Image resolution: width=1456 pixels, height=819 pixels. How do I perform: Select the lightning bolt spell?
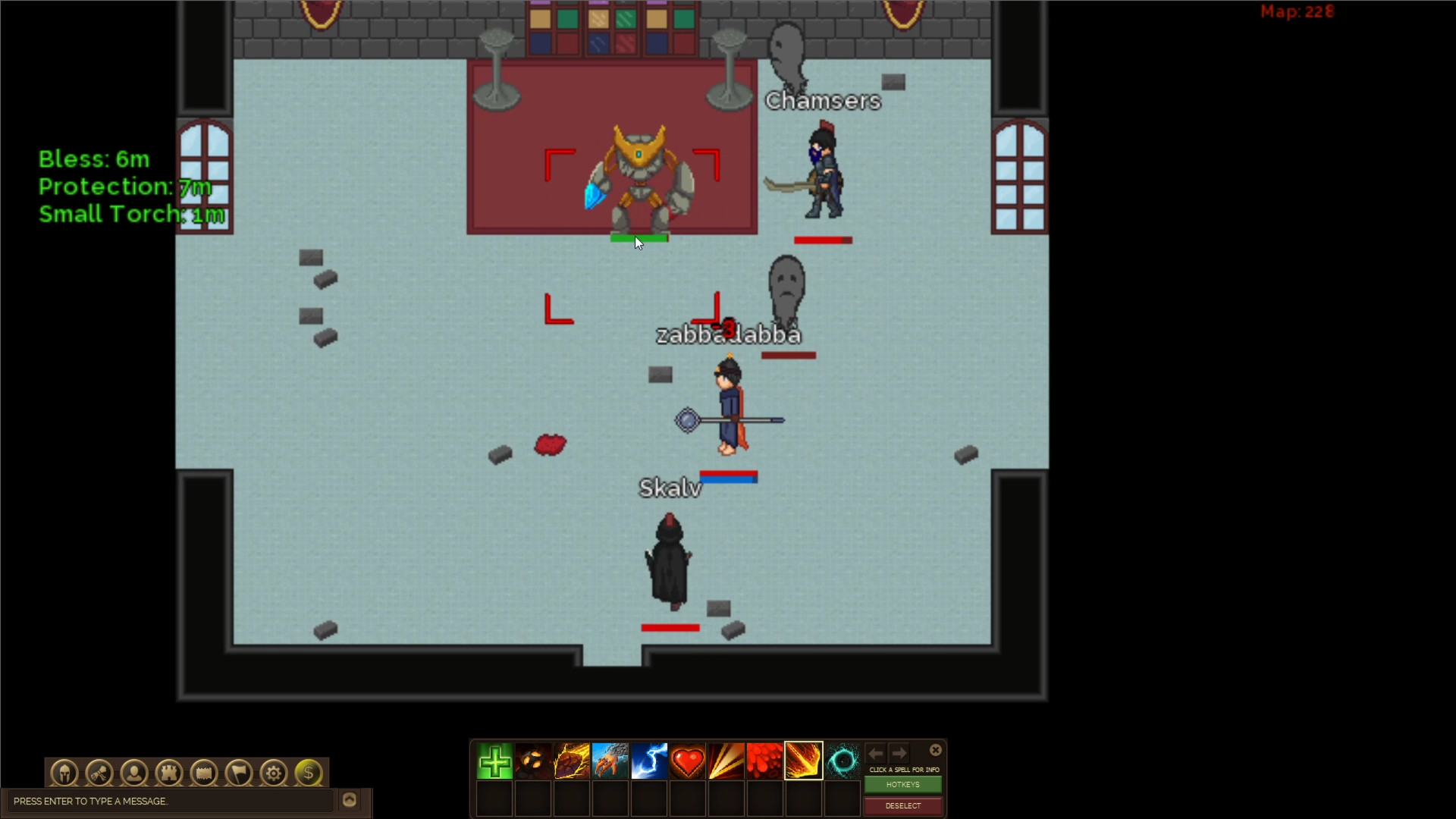(x=650, y=760)
